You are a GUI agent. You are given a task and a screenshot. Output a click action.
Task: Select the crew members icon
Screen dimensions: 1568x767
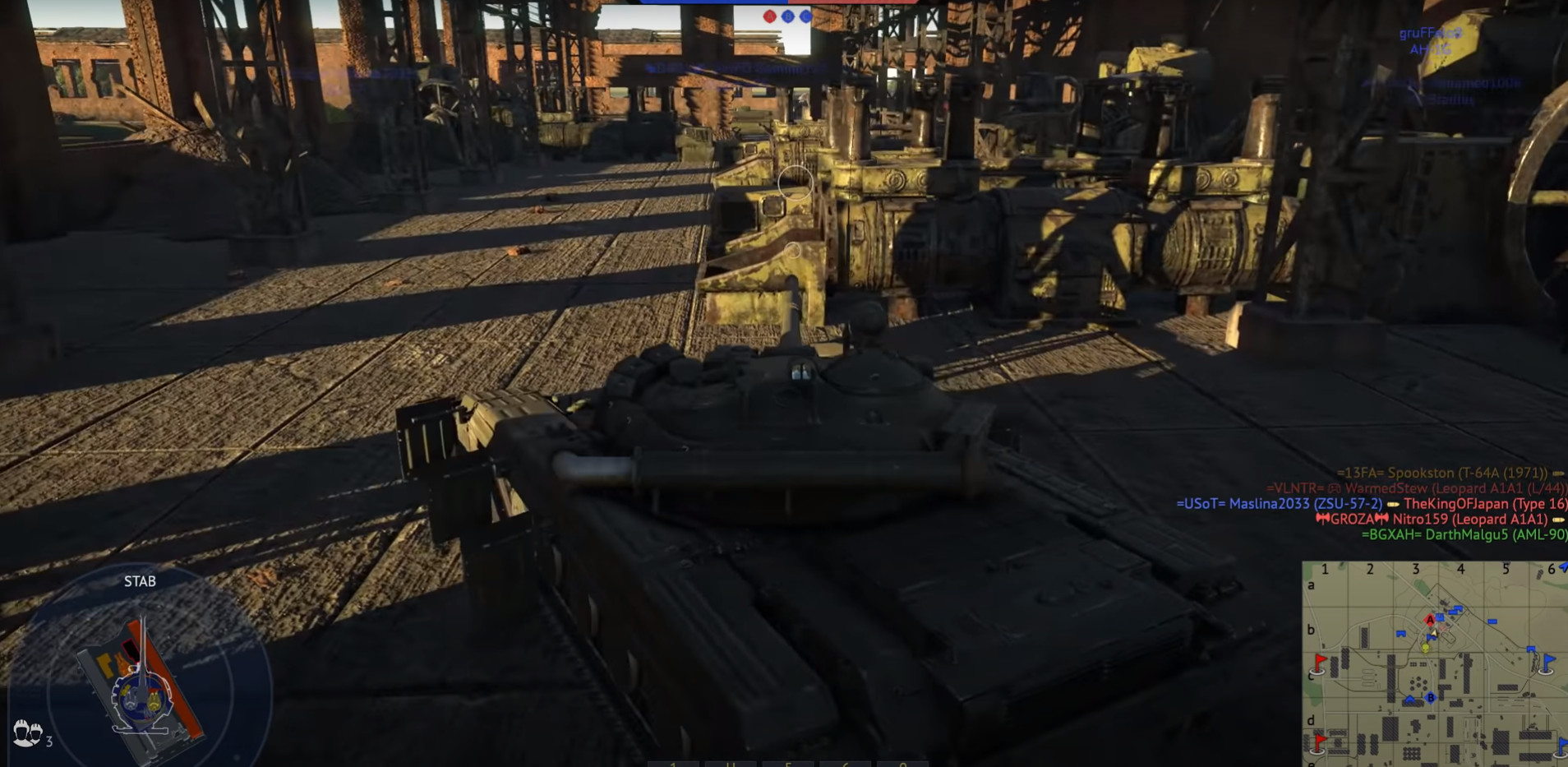27,732
